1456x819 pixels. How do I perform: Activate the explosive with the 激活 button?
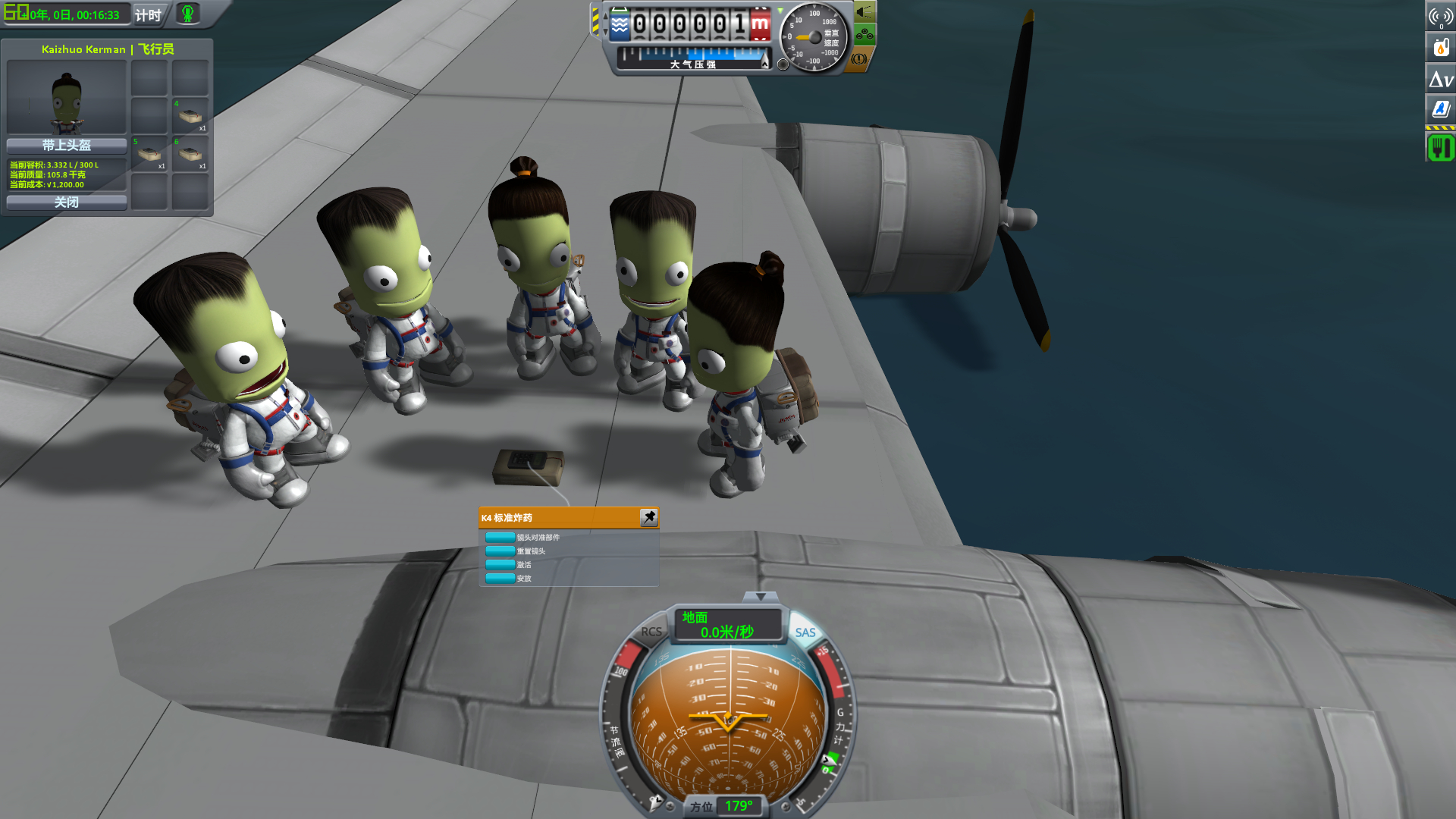click(500, 565)
